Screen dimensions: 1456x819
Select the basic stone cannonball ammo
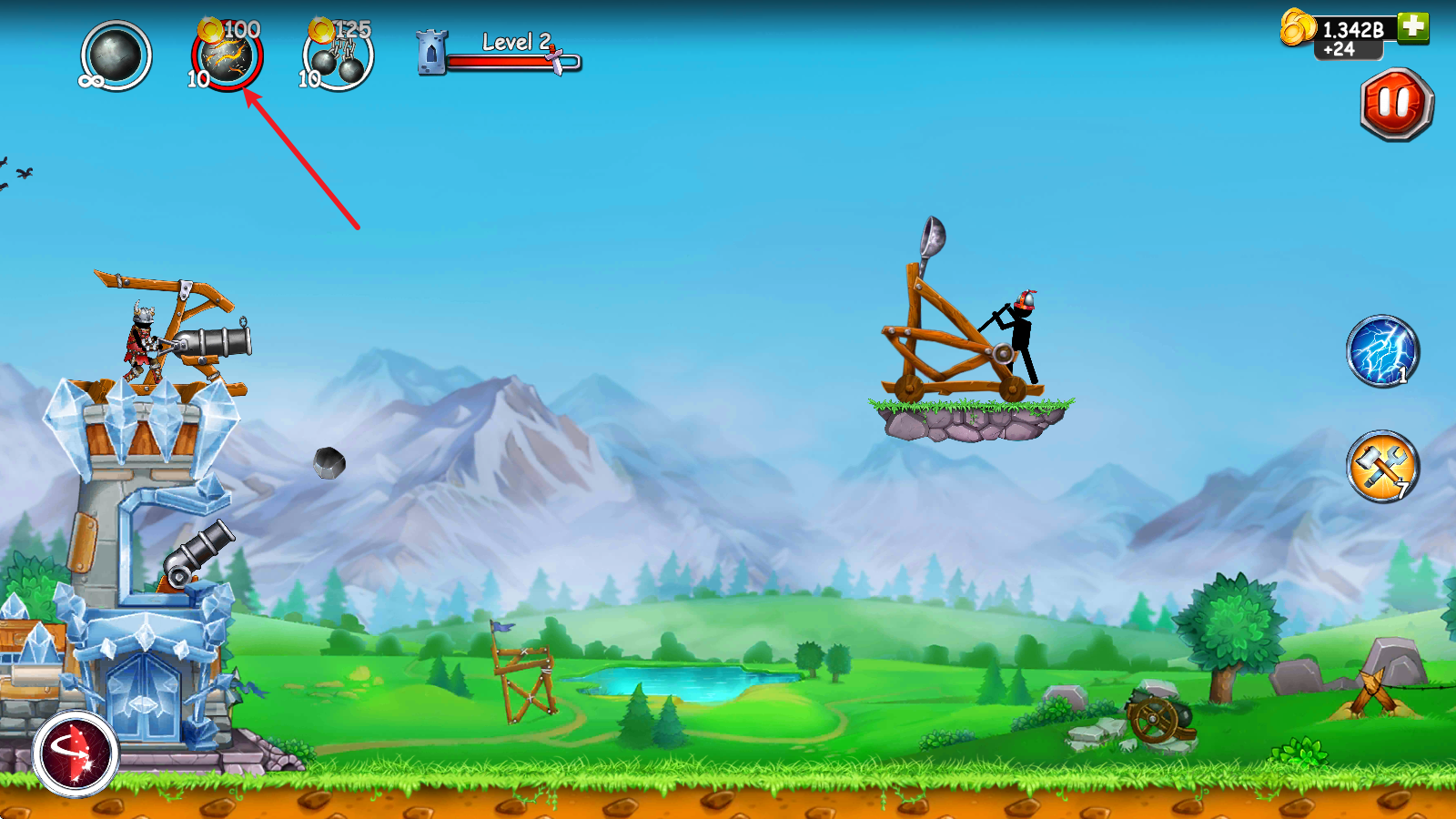[x=116, y=56]
